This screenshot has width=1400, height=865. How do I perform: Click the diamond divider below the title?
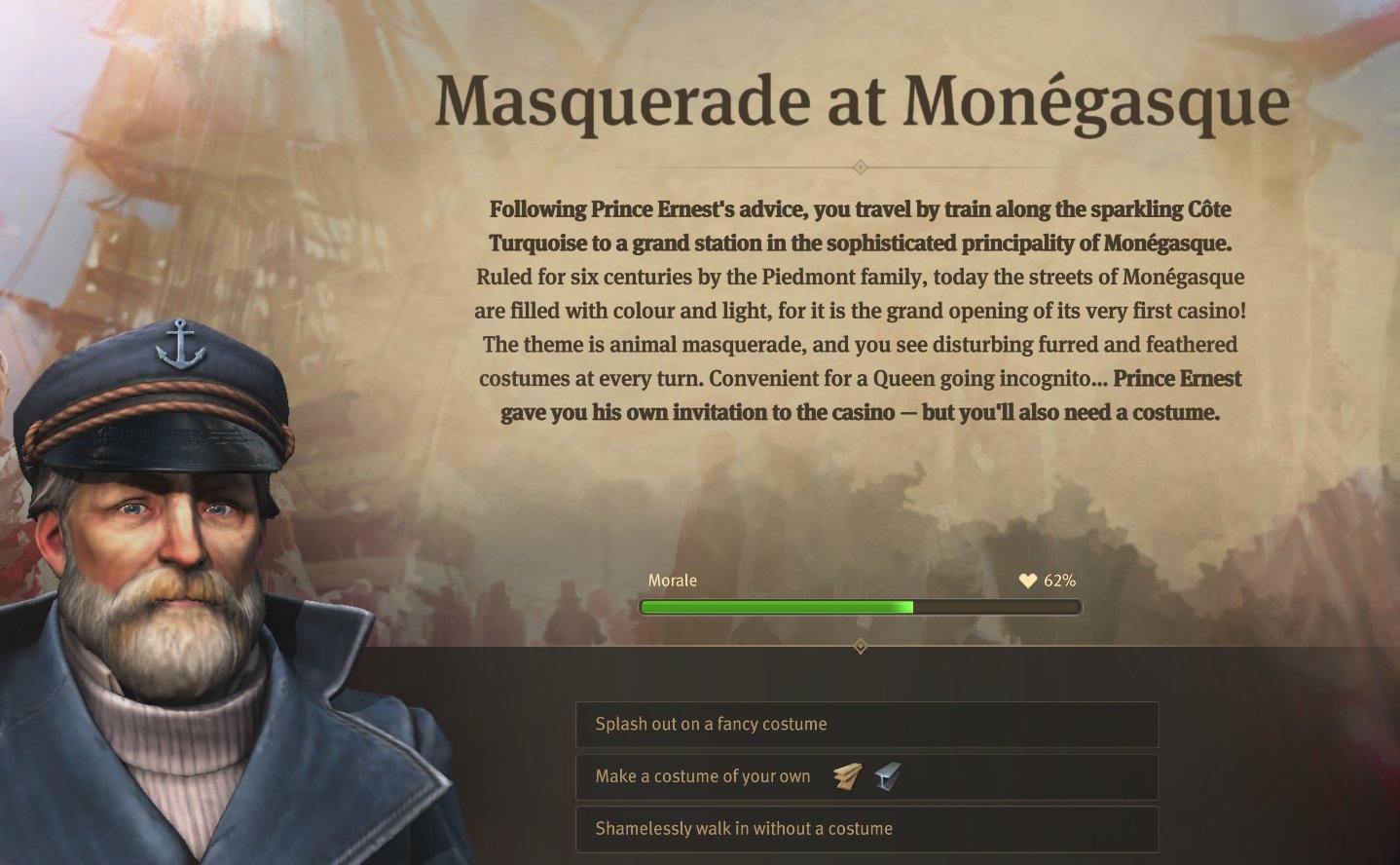[x=861, y=168]
